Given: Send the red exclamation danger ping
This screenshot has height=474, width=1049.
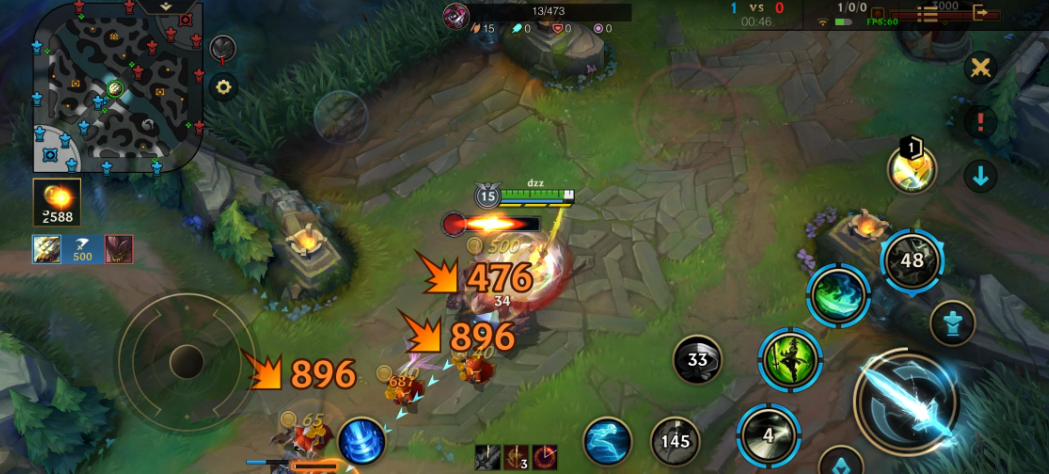Looking at the screenshot, I should pyautogui.click(x=981, y=122).
